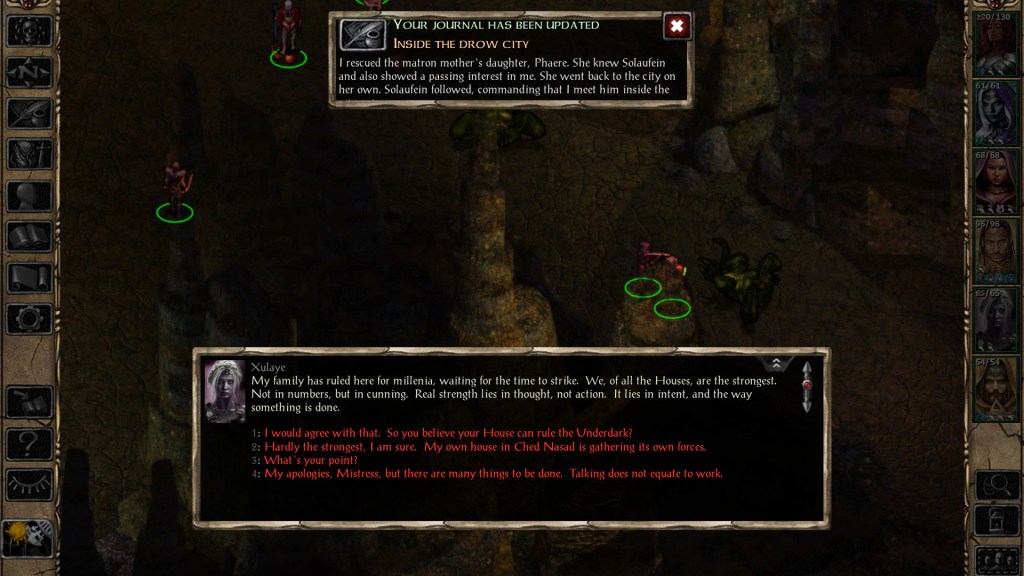Open the journal with the quill icon
Screen dimensions: 1024x576
29,113
